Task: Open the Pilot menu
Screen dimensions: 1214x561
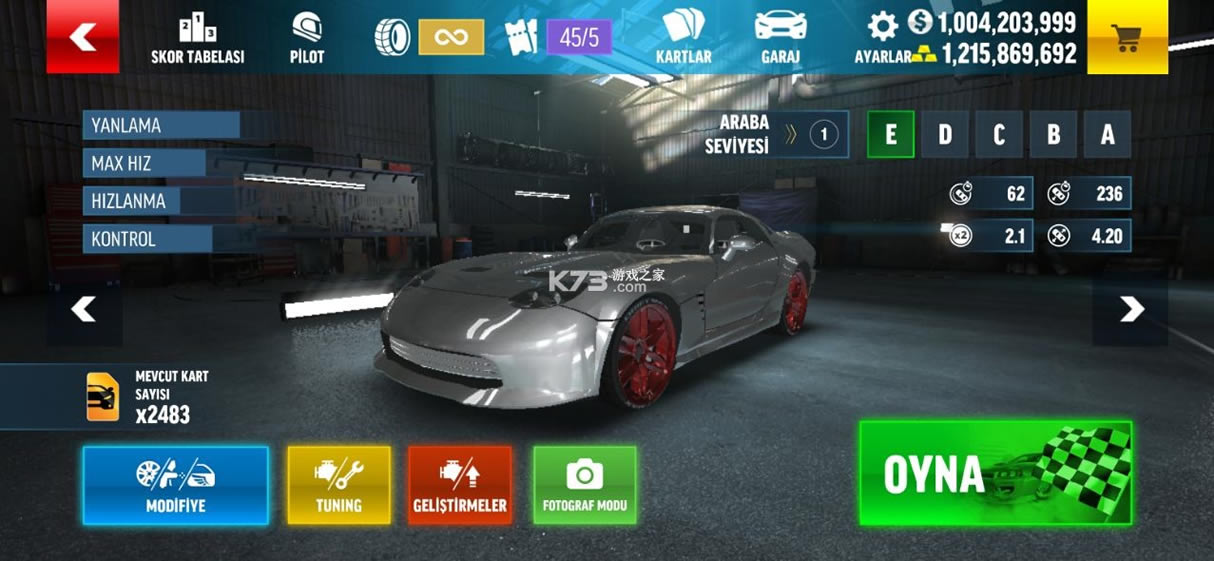Action: click(307, 39)
